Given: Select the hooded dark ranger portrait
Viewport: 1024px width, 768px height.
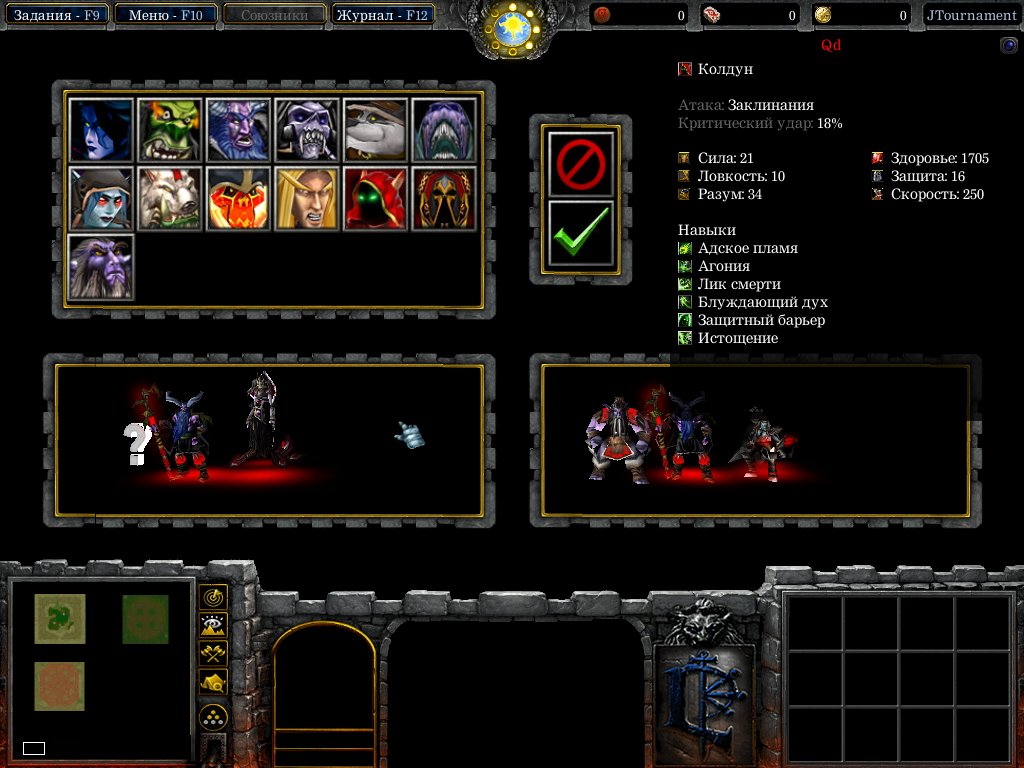Looking at the screenshot, I should [101, 198].
